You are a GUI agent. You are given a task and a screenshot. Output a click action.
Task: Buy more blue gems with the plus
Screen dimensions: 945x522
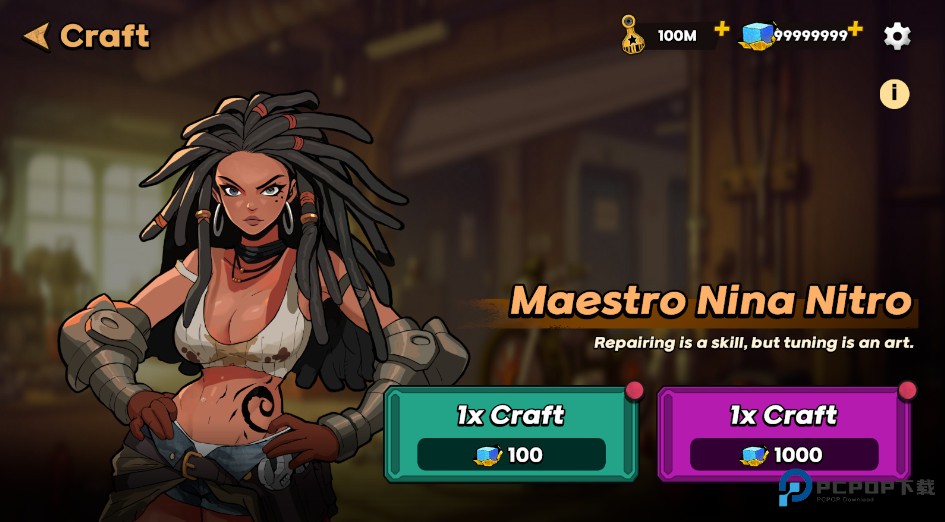856,29
